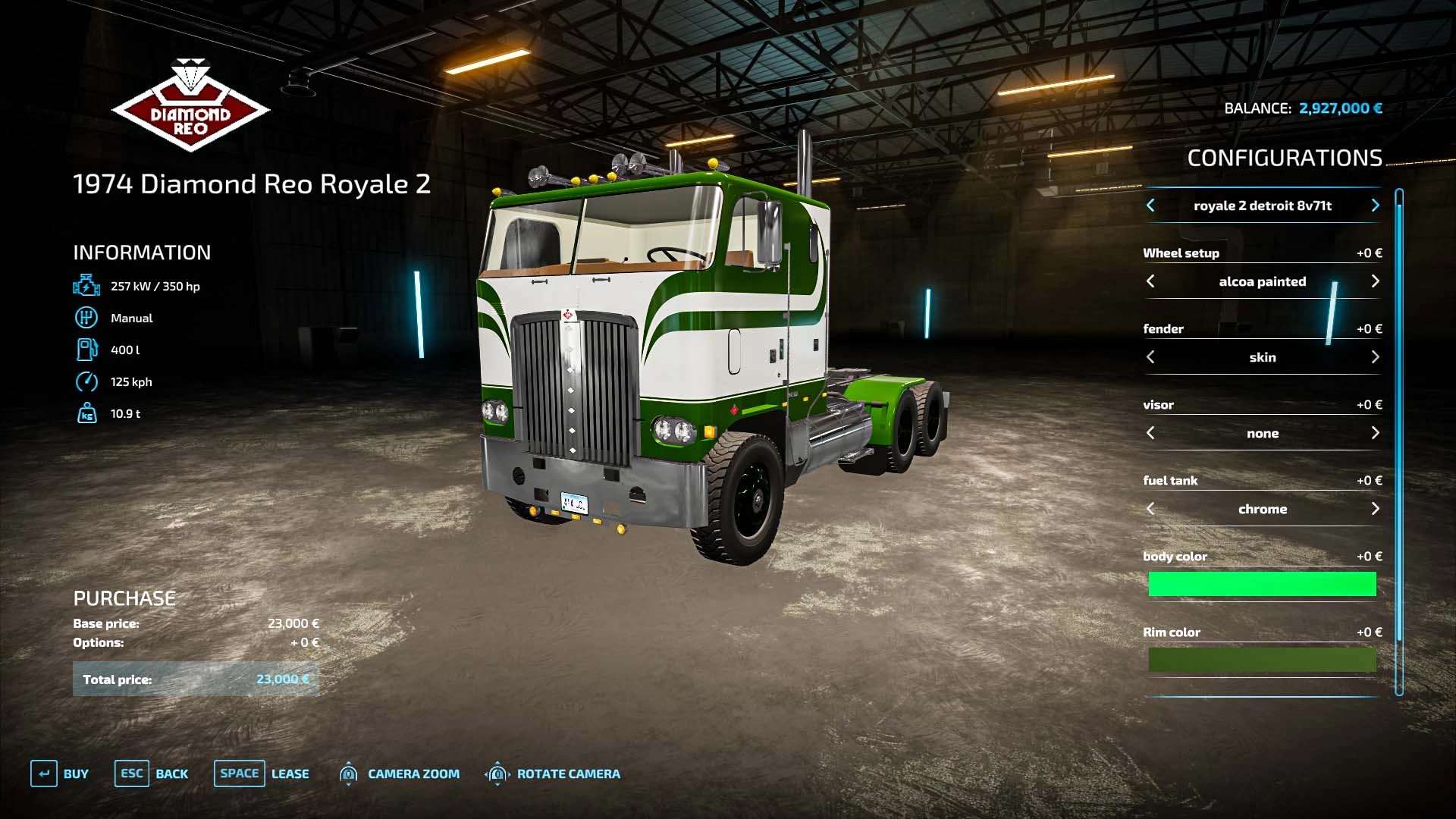Choose next fender option
This screenshot has height=819, width=1456.
click(x=1375, y=357)
